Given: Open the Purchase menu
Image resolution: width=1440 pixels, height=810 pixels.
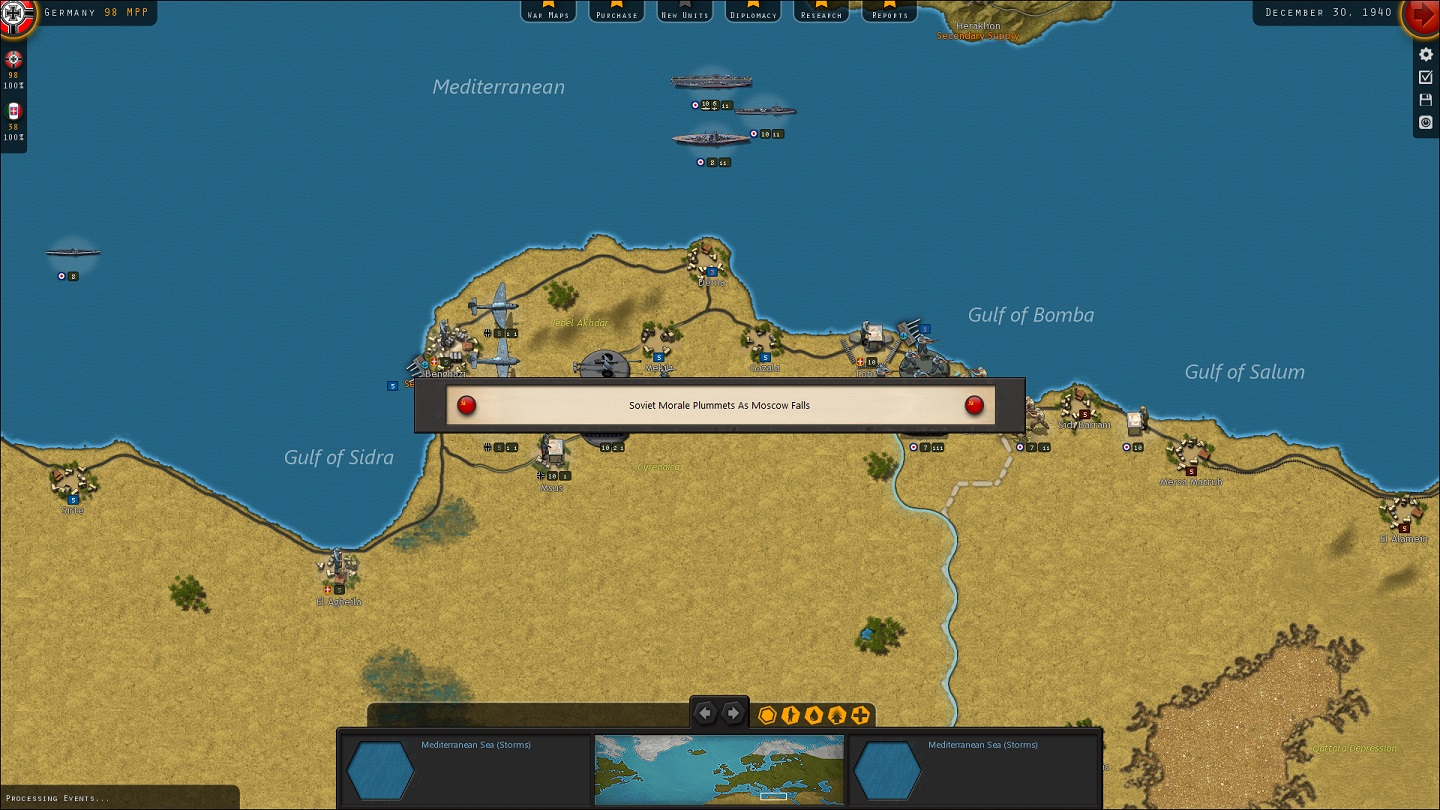Looking at the screenshot, I should 616,13.
